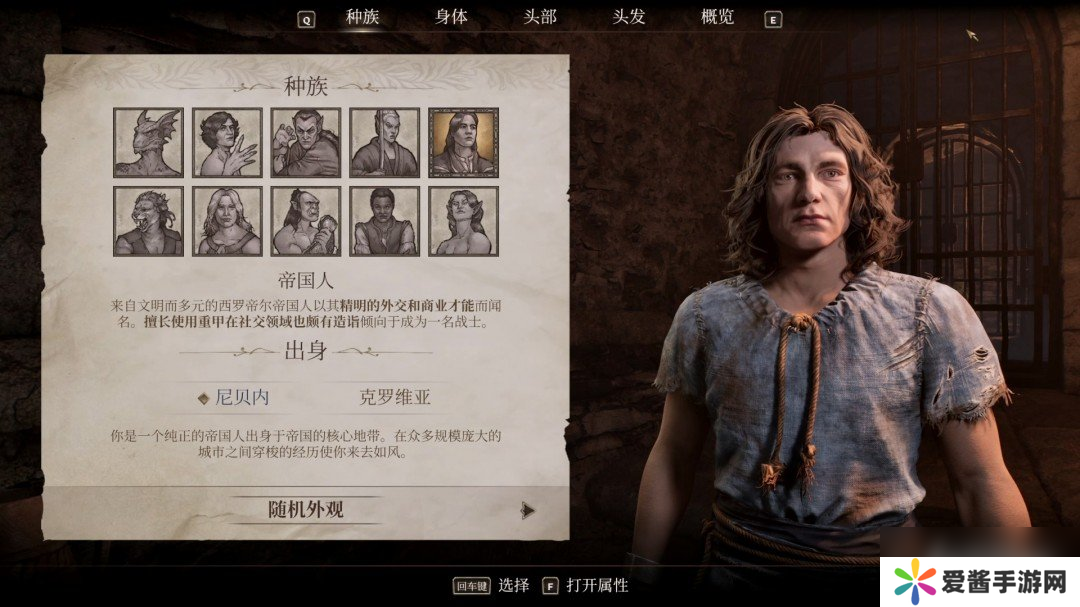The height and width of the screenshot is (607, 1080).
Task: Select the Dark Elf race portrait
Action: (306, 142)
